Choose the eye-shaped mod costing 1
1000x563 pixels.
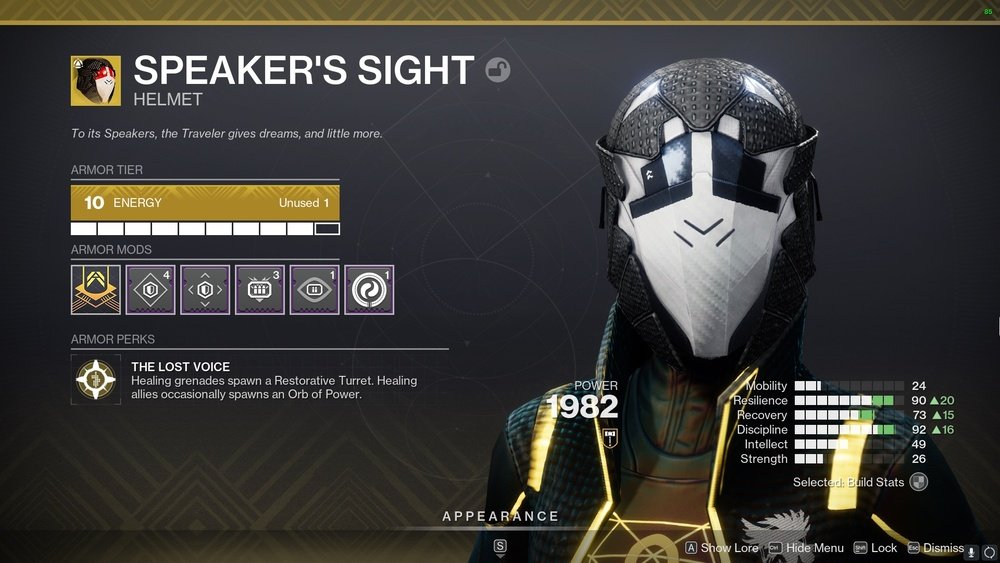(x=314, y=290)
